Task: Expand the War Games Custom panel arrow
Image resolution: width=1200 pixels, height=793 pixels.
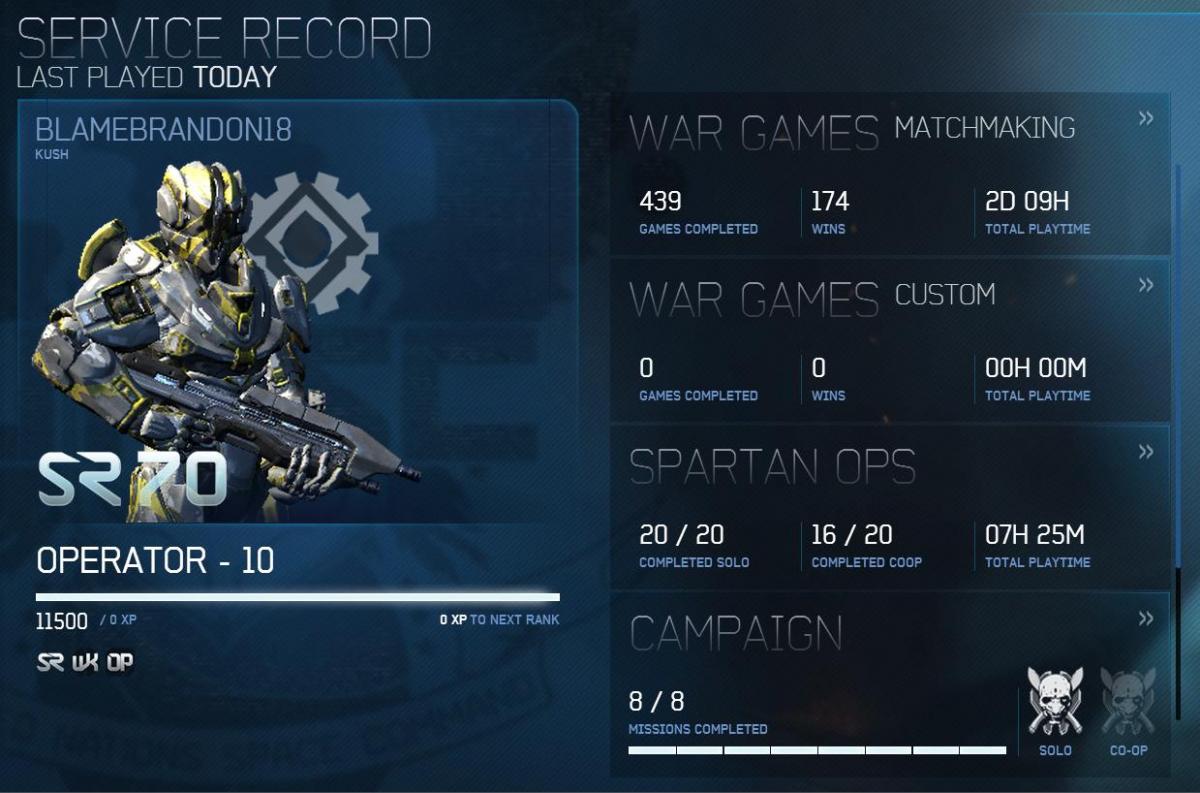Action: tap(1146, 286)
